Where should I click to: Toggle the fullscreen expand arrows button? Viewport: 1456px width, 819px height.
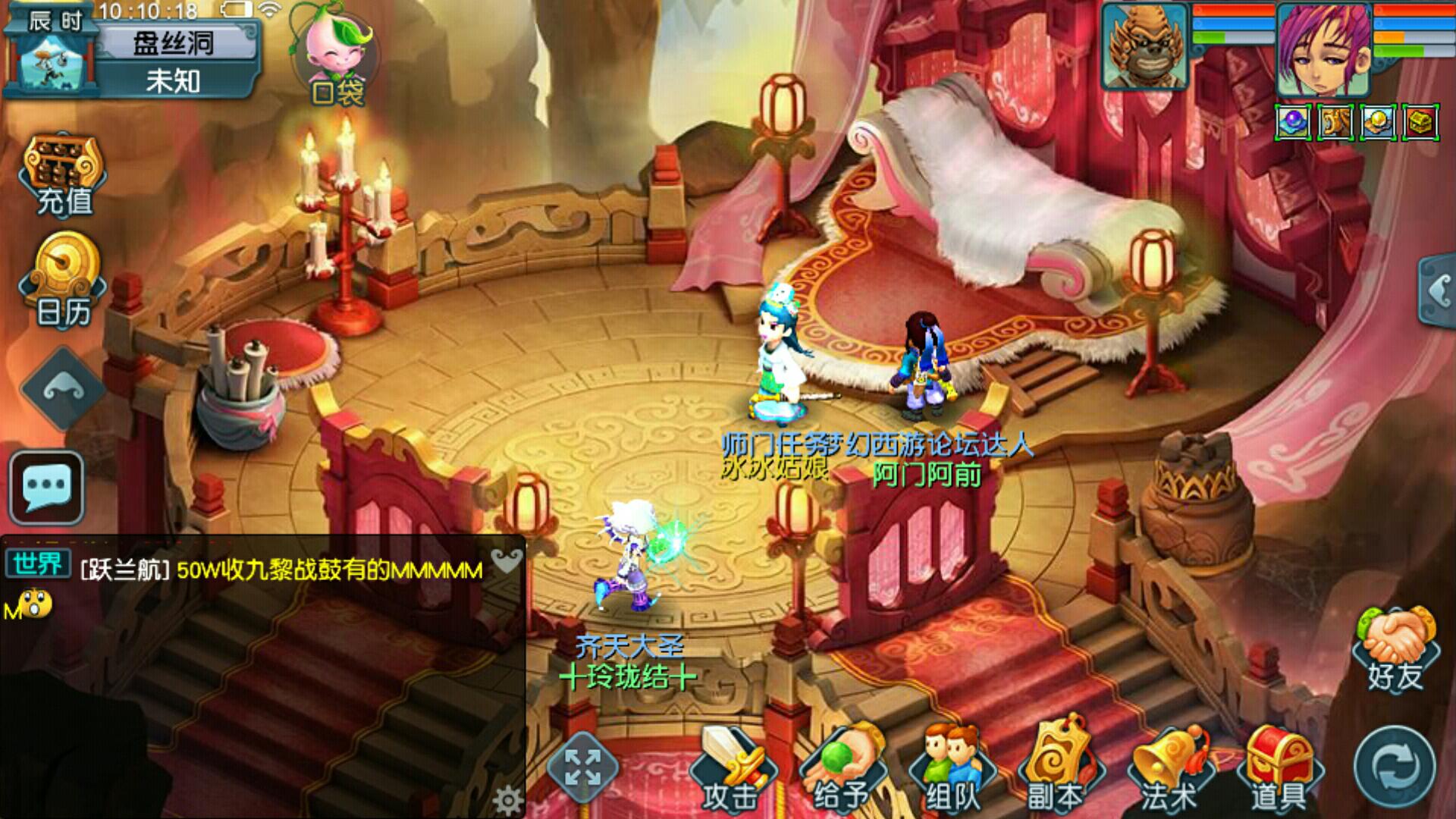[x=582, y=767]
